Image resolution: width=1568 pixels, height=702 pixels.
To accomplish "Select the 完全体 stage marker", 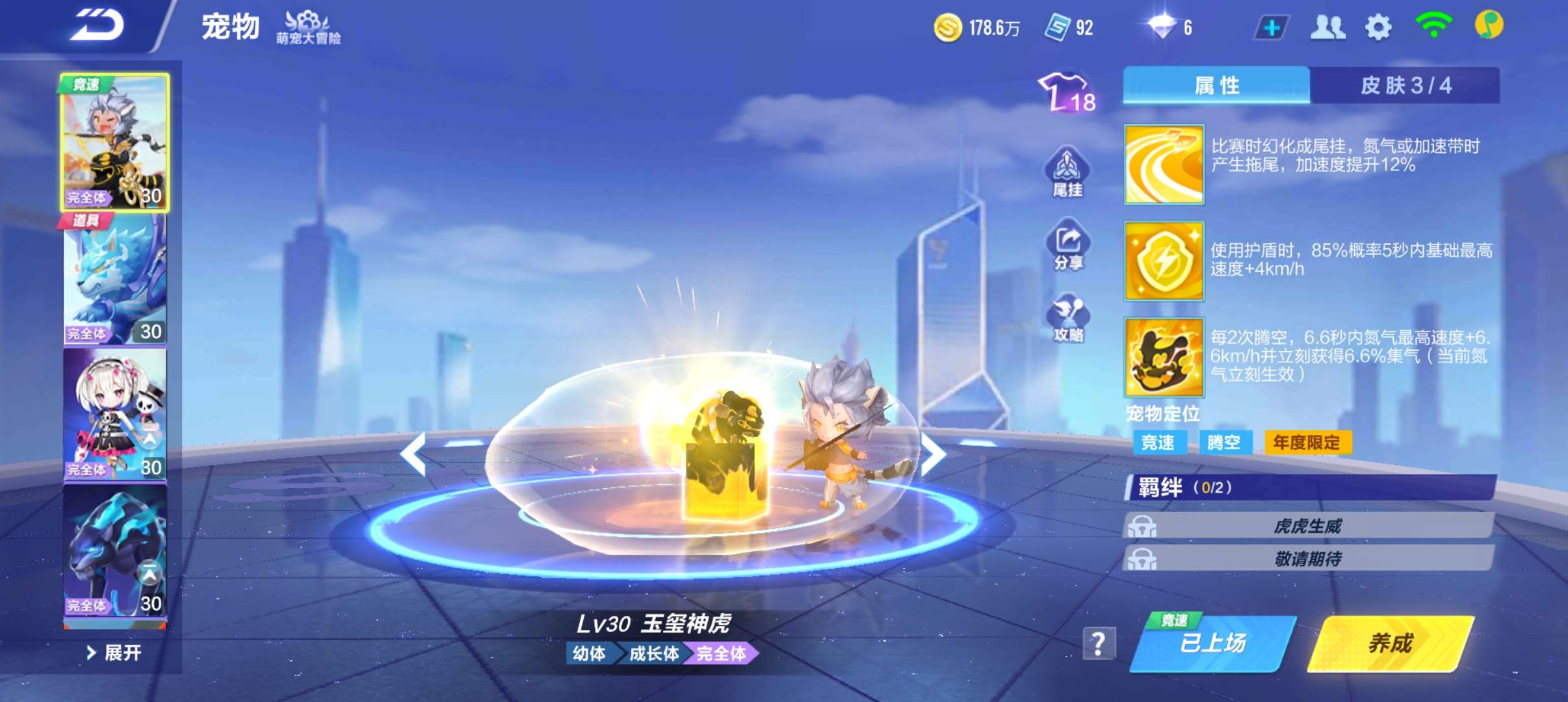I will tap(720, 655).
